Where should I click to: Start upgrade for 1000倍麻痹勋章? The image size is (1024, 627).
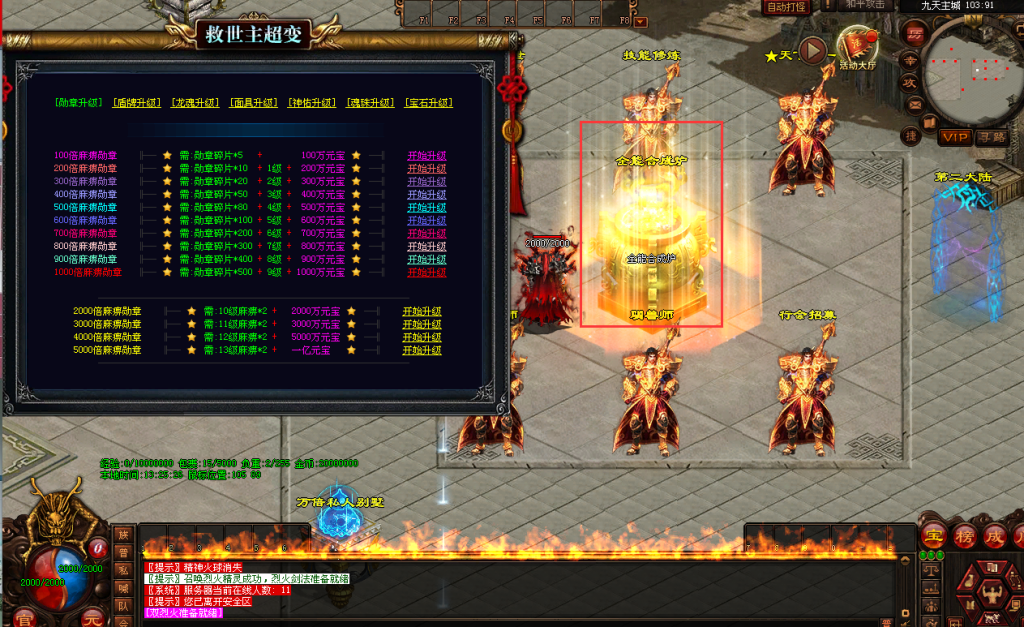click(426, 272)
